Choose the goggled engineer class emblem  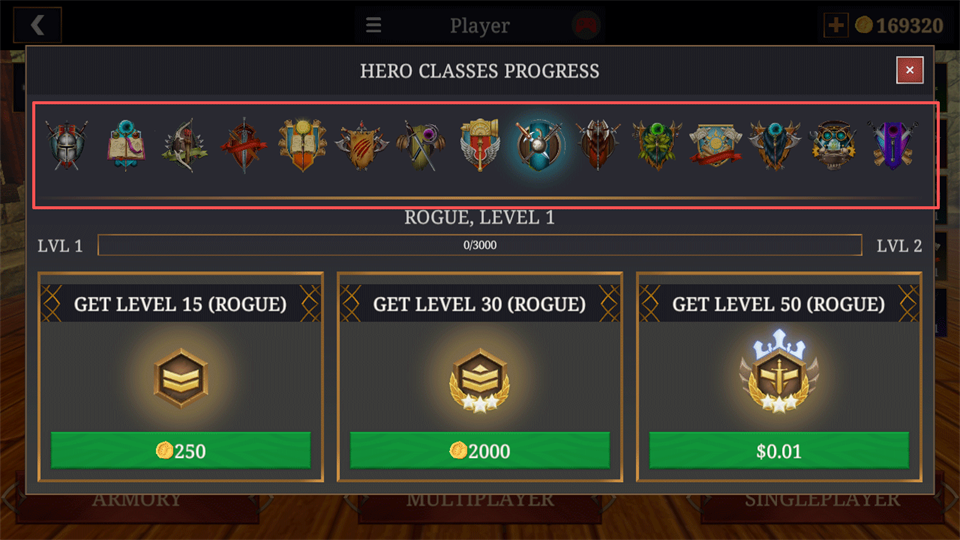(x=832, y=146)
